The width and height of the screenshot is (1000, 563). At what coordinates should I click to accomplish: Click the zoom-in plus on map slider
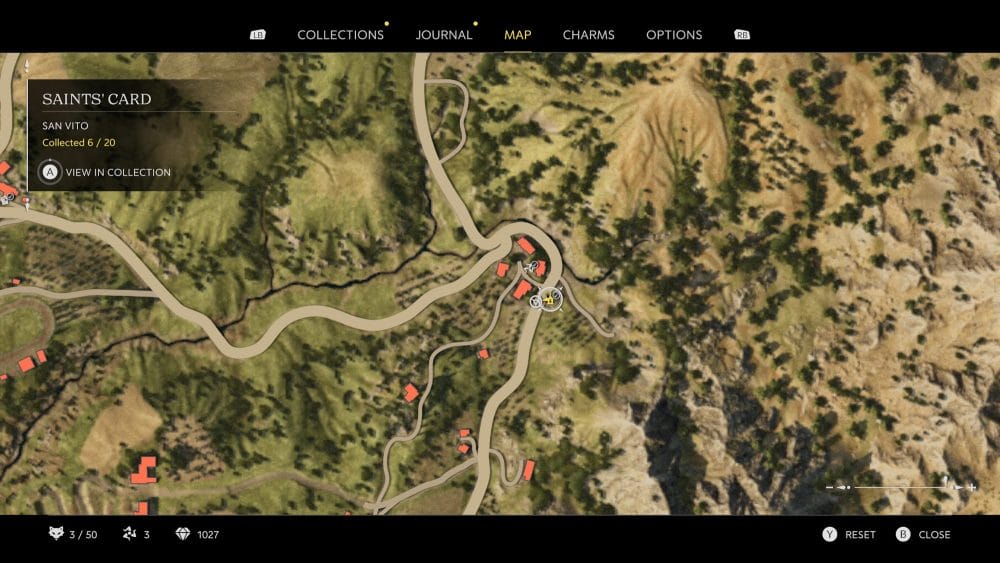(x=972, y=487)
